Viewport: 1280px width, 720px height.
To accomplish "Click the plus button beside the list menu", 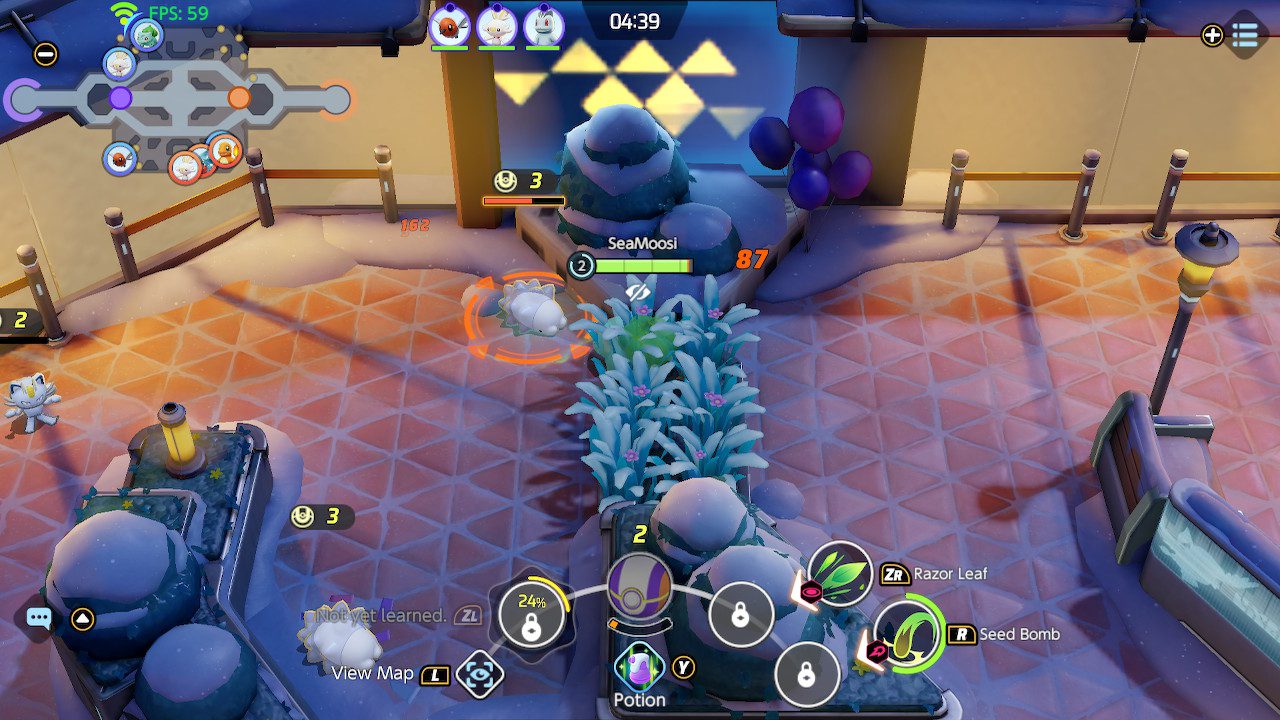I will 1212,35.
